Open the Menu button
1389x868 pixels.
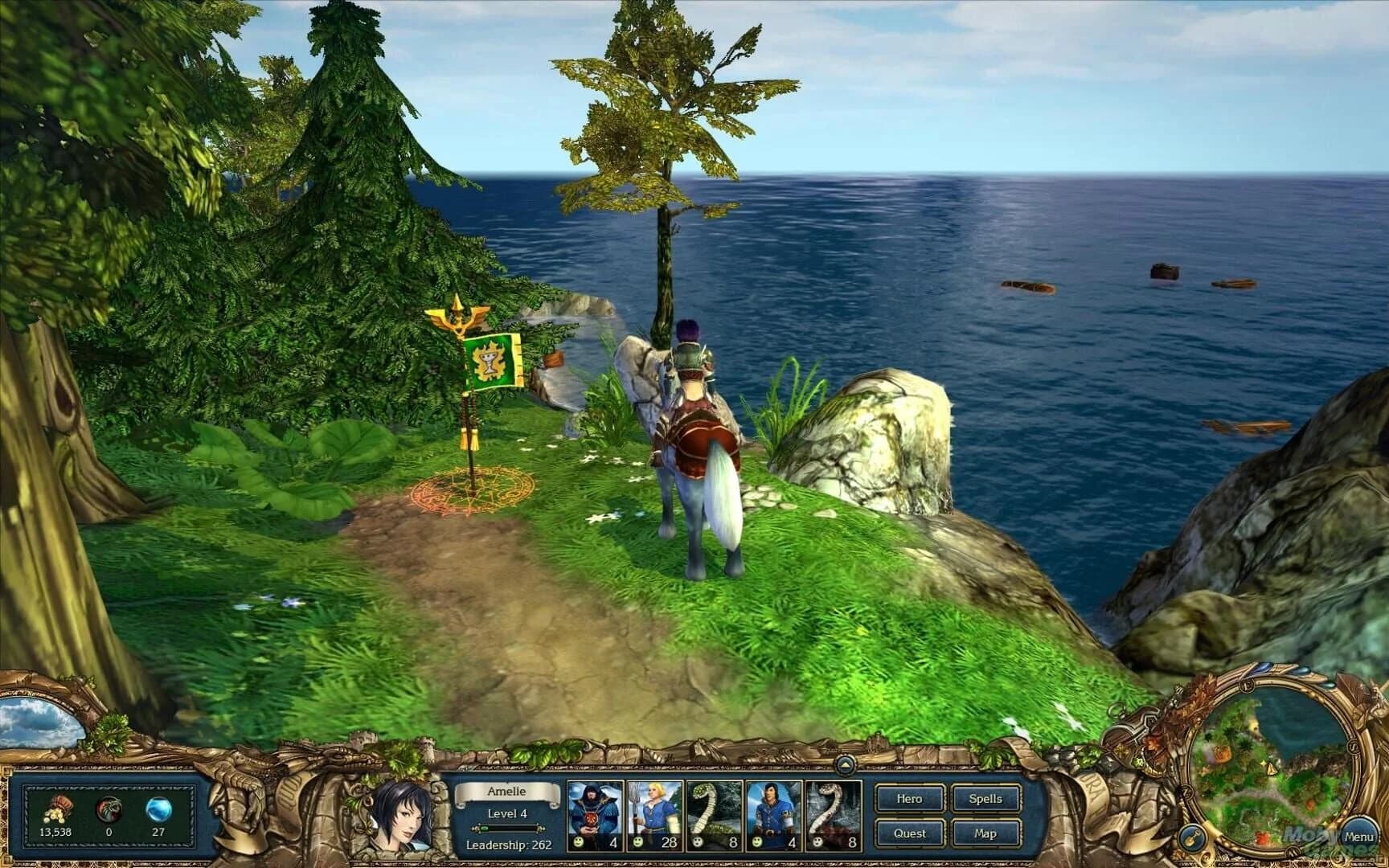tap(1358, 836)
